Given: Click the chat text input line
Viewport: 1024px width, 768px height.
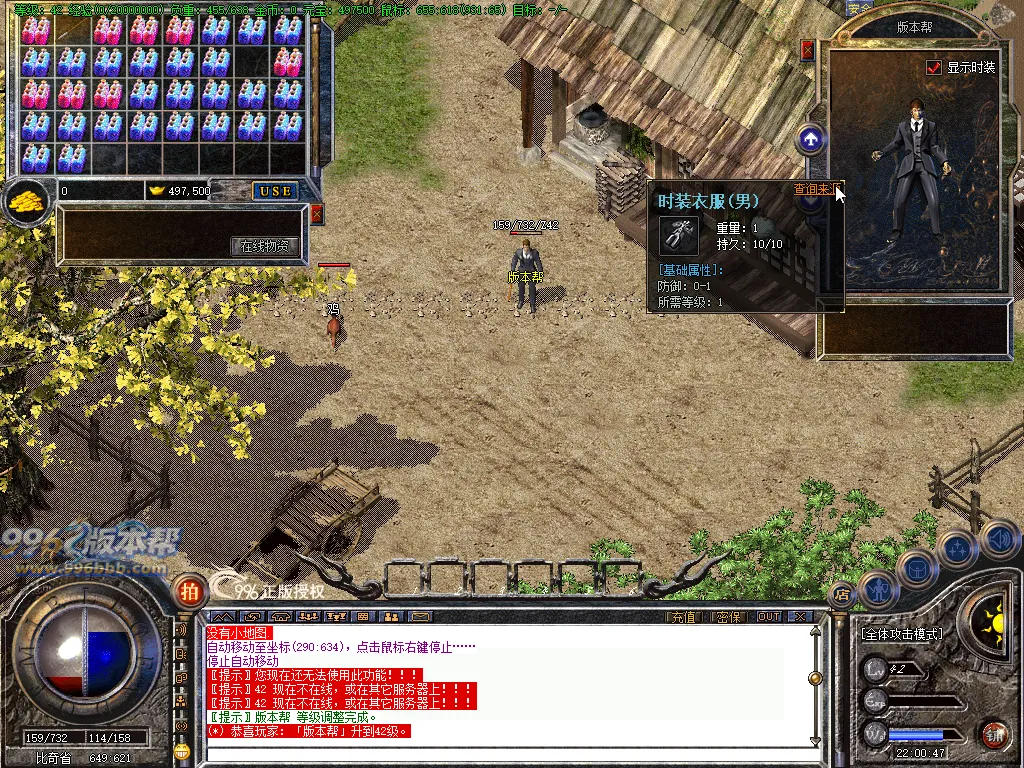Looking at the screenshot, I should (x=510, y=755).
